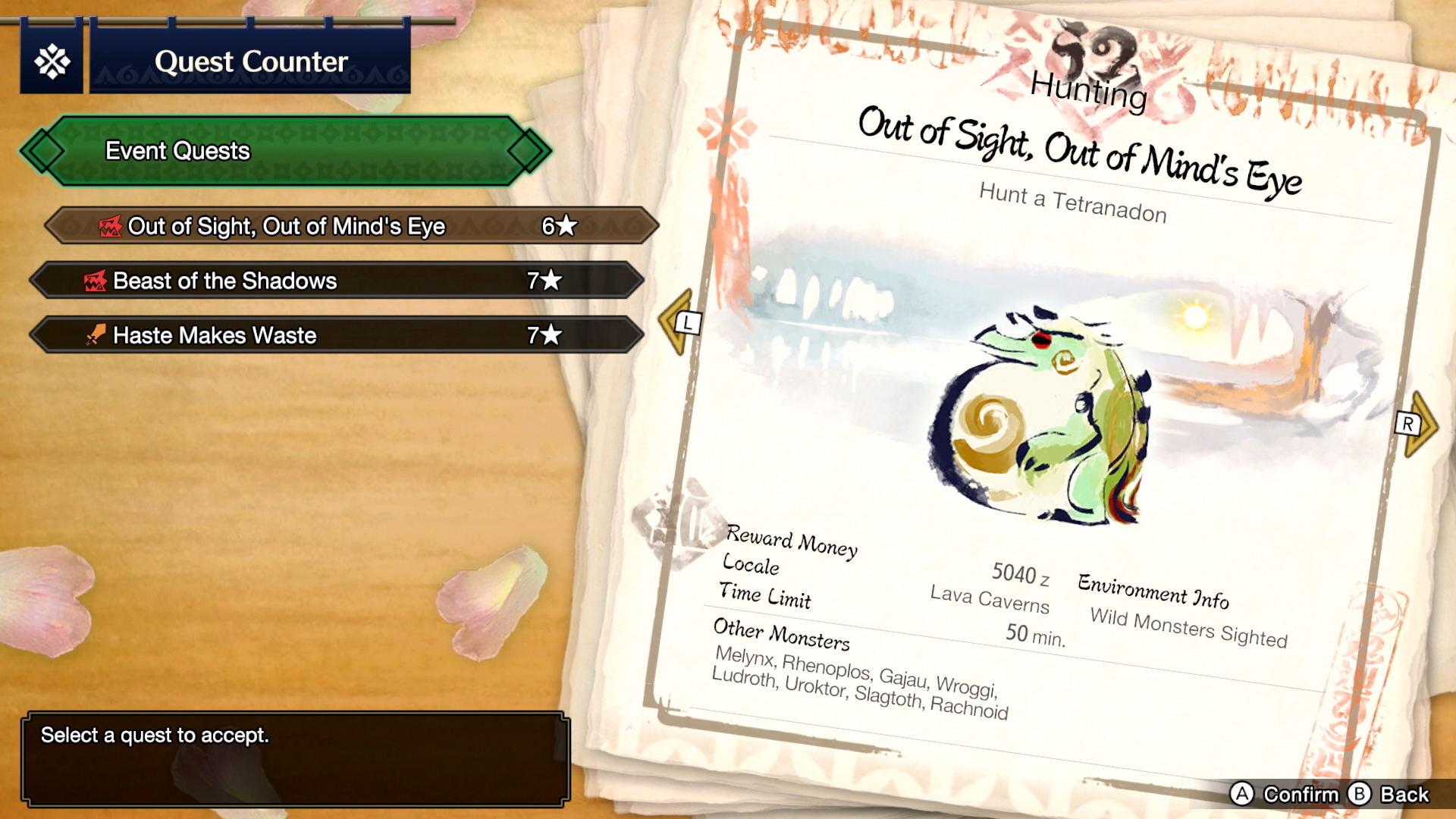Flip to the next quest page arrow
Screen dimensions: 1456x819
(1417, 423)
